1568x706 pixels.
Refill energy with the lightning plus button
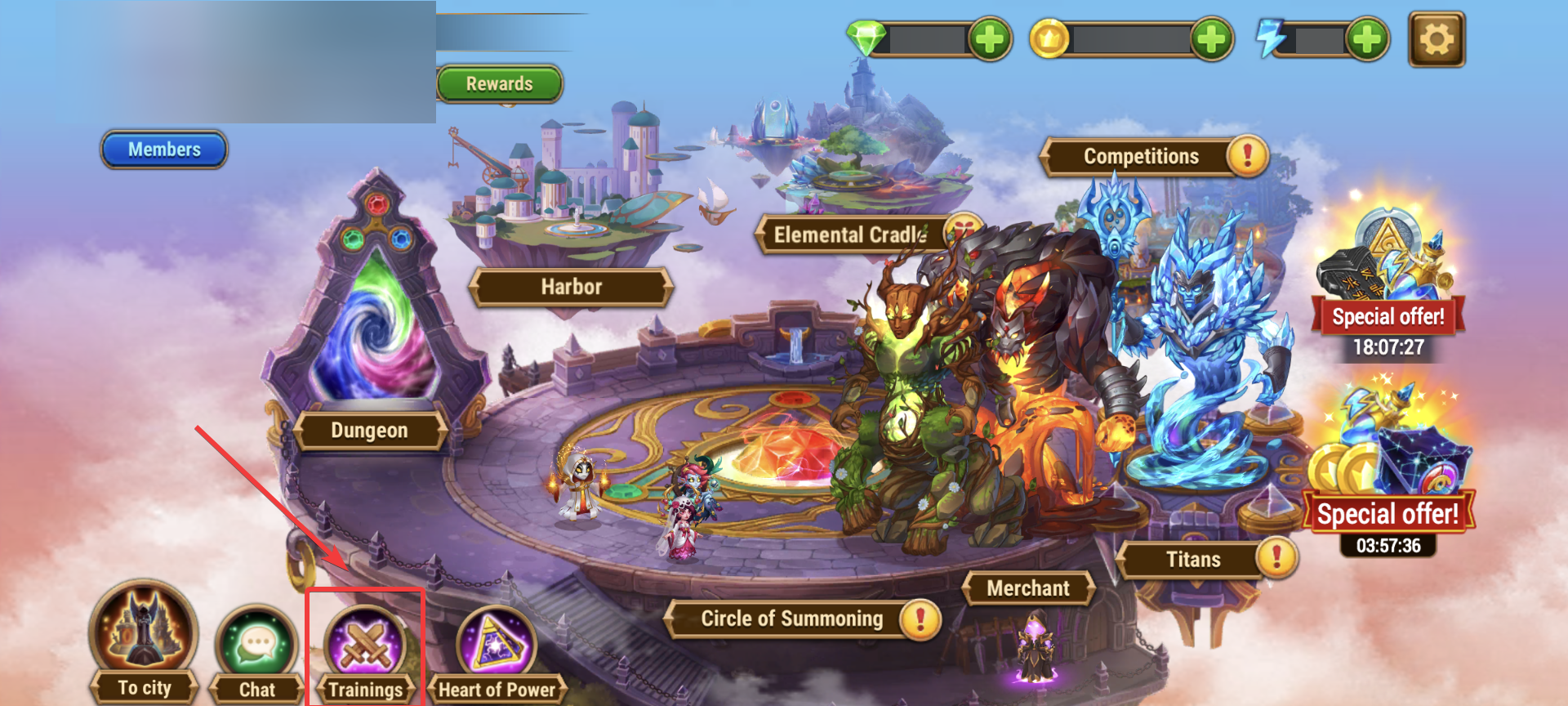pyautogui.click(x=1367, y=38)
